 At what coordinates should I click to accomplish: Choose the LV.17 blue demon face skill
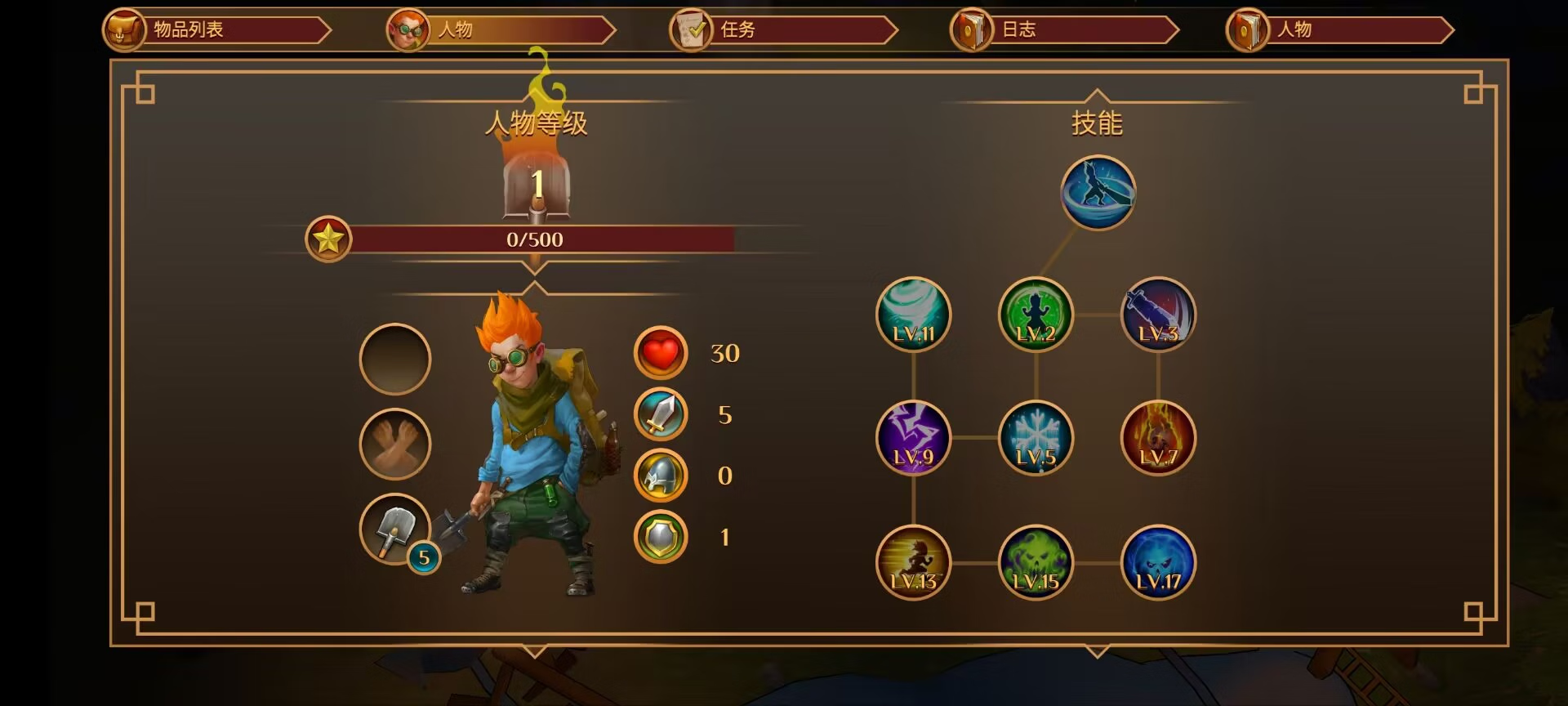click(1158, 562)
